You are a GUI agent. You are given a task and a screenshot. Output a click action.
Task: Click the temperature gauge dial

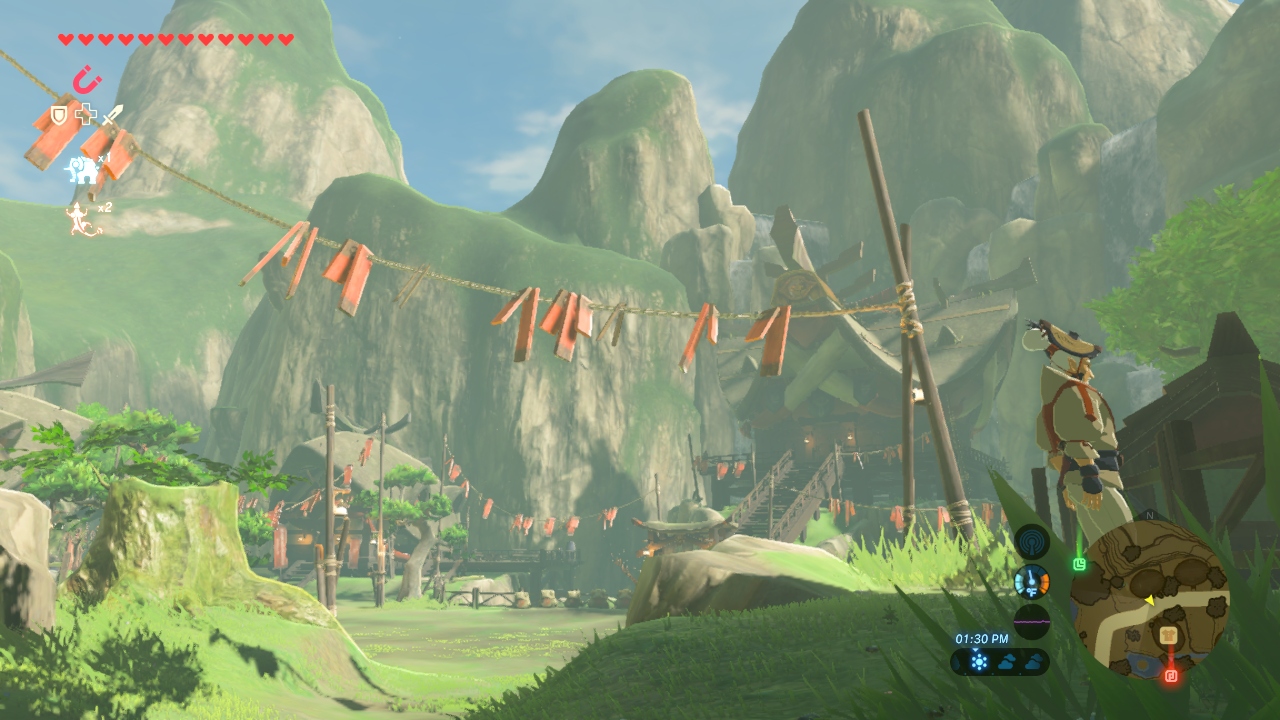(1031, 582)
